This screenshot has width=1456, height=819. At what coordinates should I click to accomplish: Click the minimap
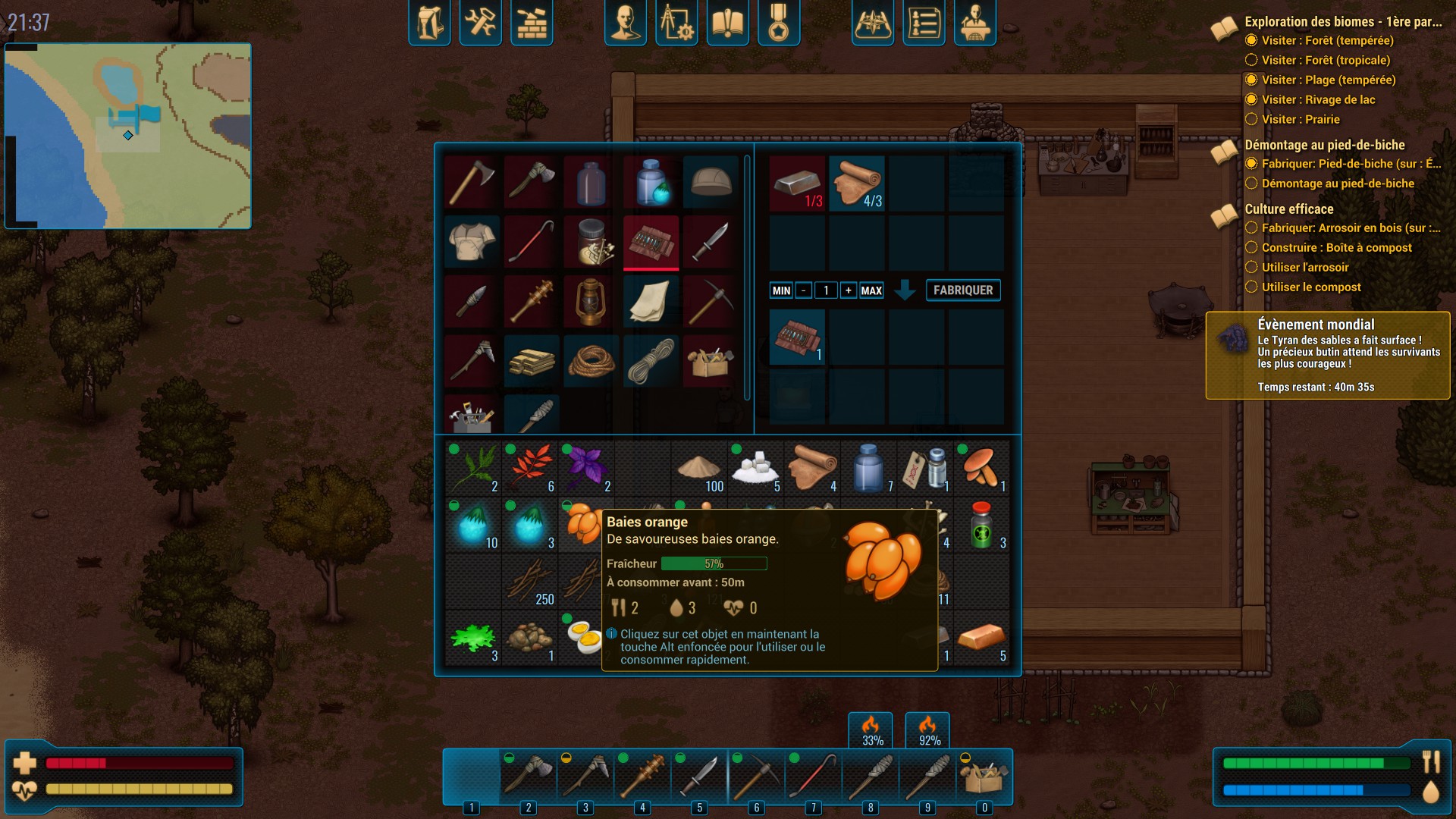coord(128,136)
